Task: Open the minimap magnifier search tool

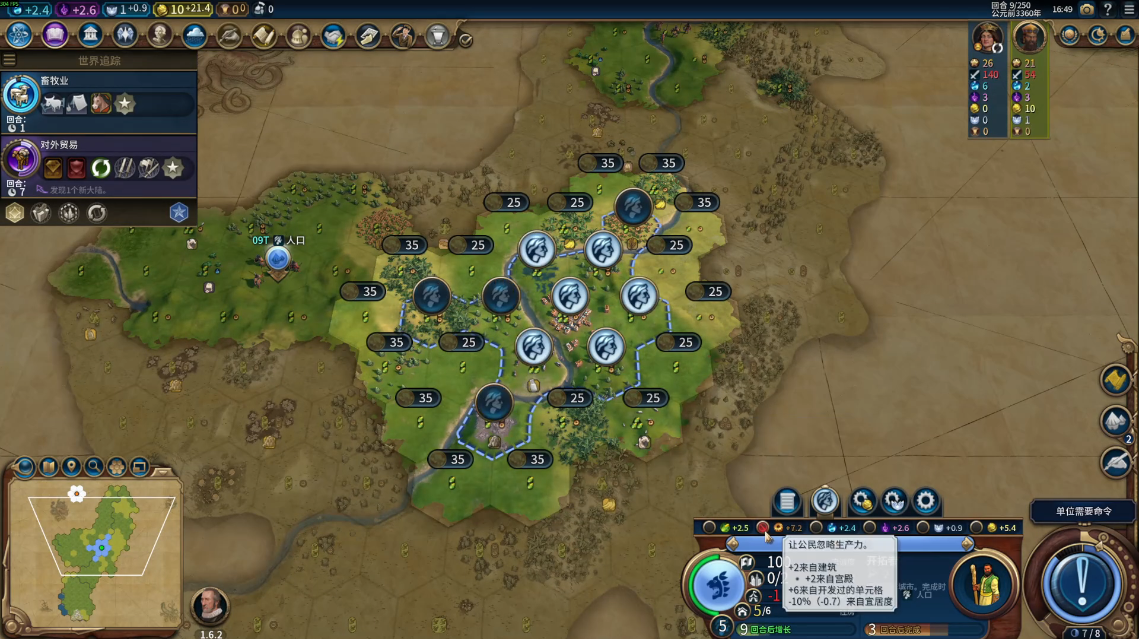Action: (x=94, y=466)
